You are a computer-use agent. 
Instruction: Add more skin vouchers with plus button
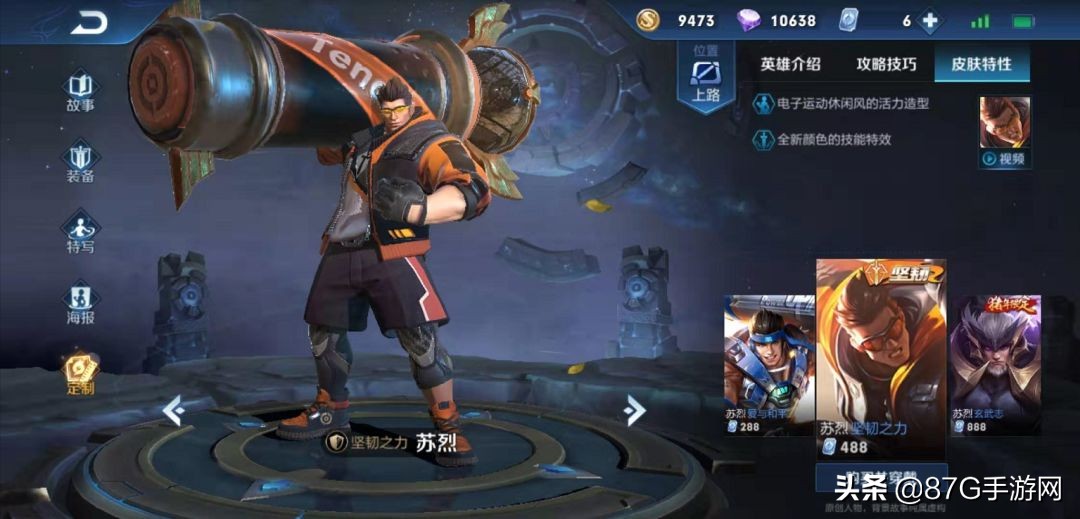pyautogui.click(x=930, y=21)
